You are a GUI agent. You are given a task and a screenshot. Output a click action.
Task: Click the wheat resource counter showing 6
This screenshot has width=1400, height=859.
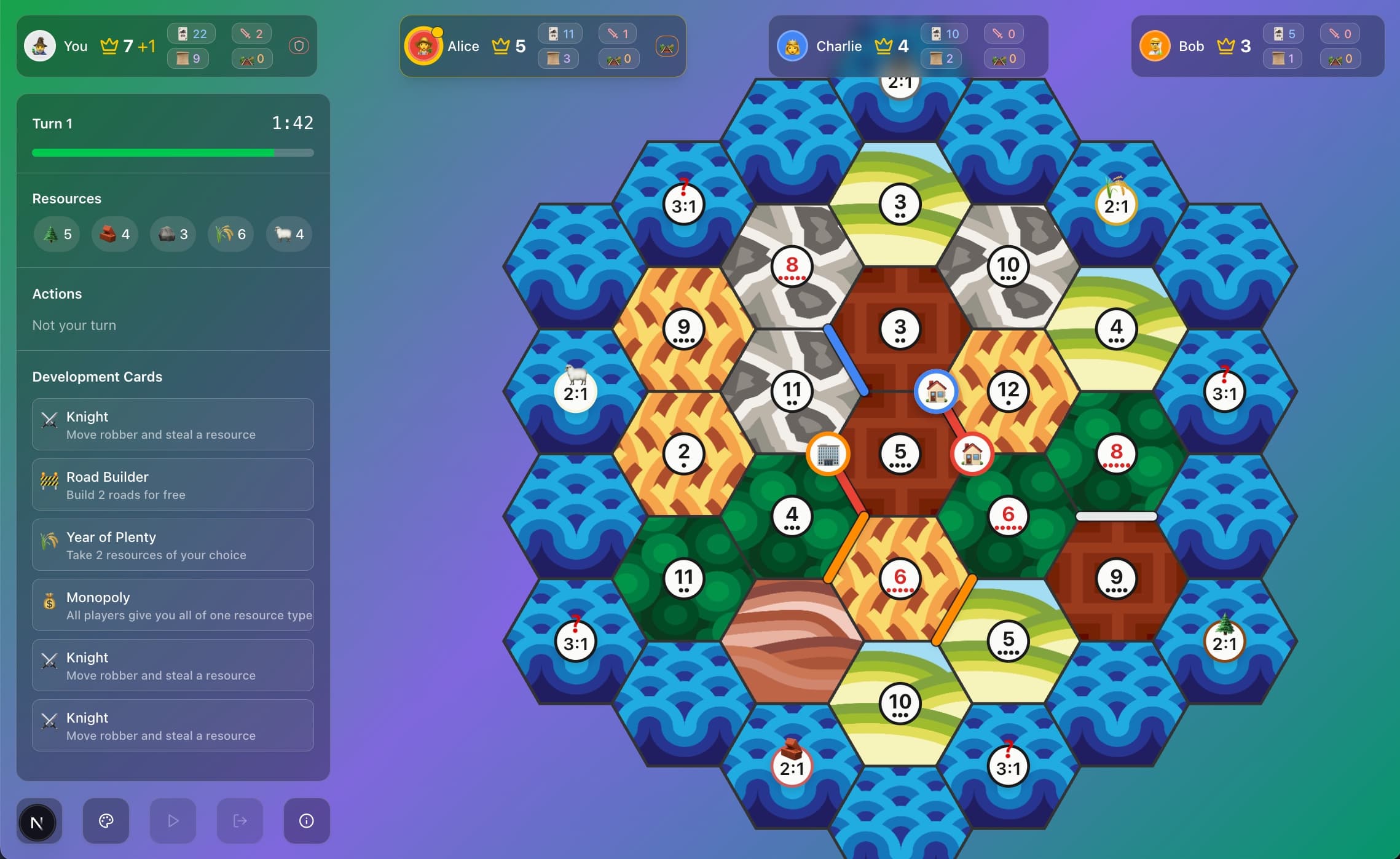pyautogui.click(x=230, y=234)
